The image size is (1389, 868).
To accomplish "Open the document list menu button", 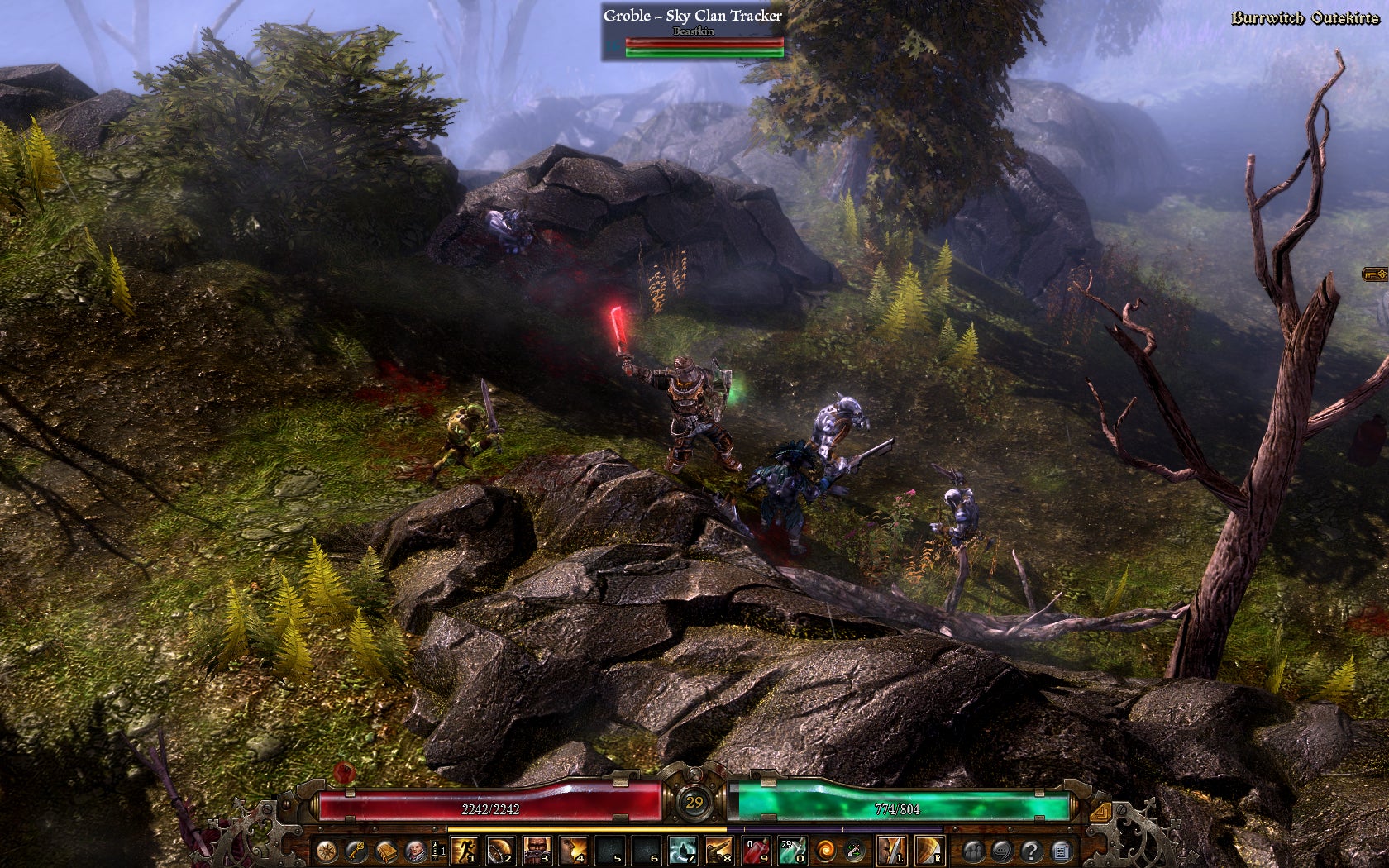I will pyautogui.click(x=1061, y=851).
